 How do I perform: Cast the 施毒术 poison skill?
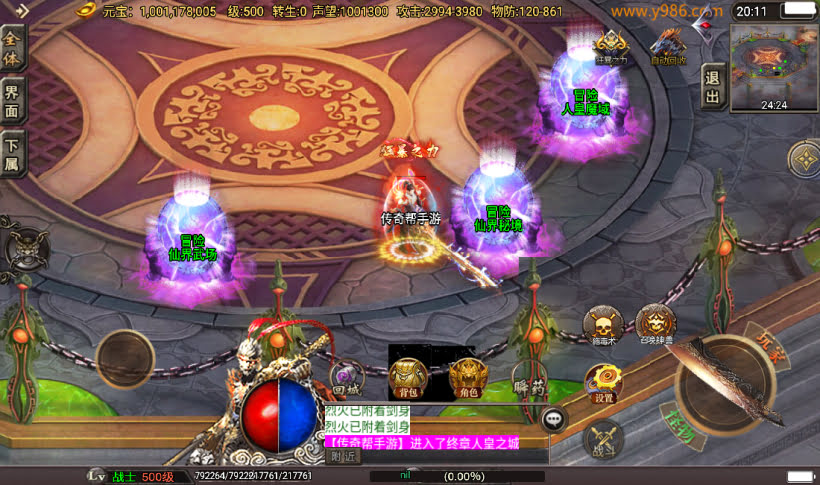[x=602, y=326]
